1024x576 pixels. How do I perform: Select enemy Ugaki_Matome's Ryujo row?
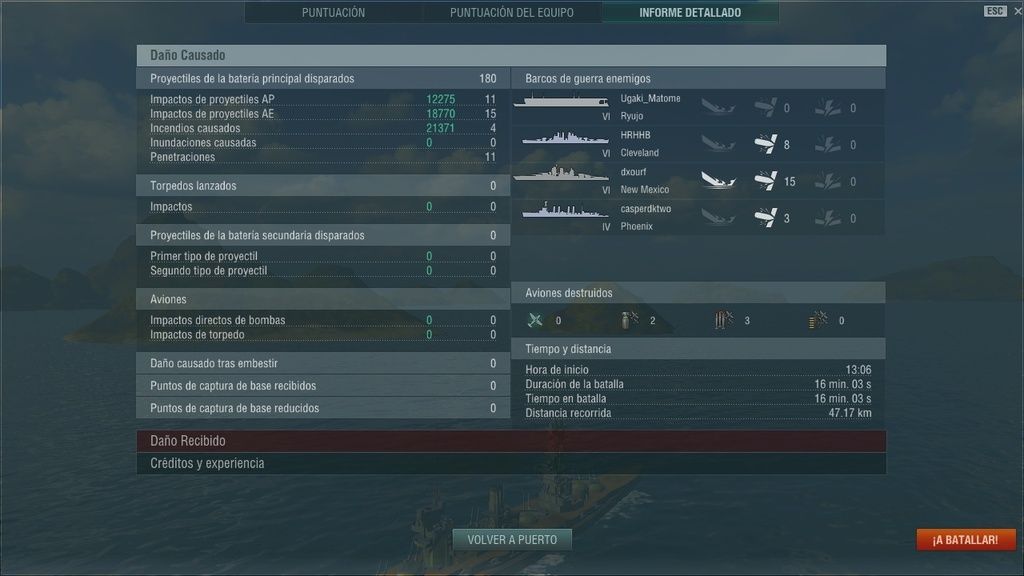(x=698, y=107)
